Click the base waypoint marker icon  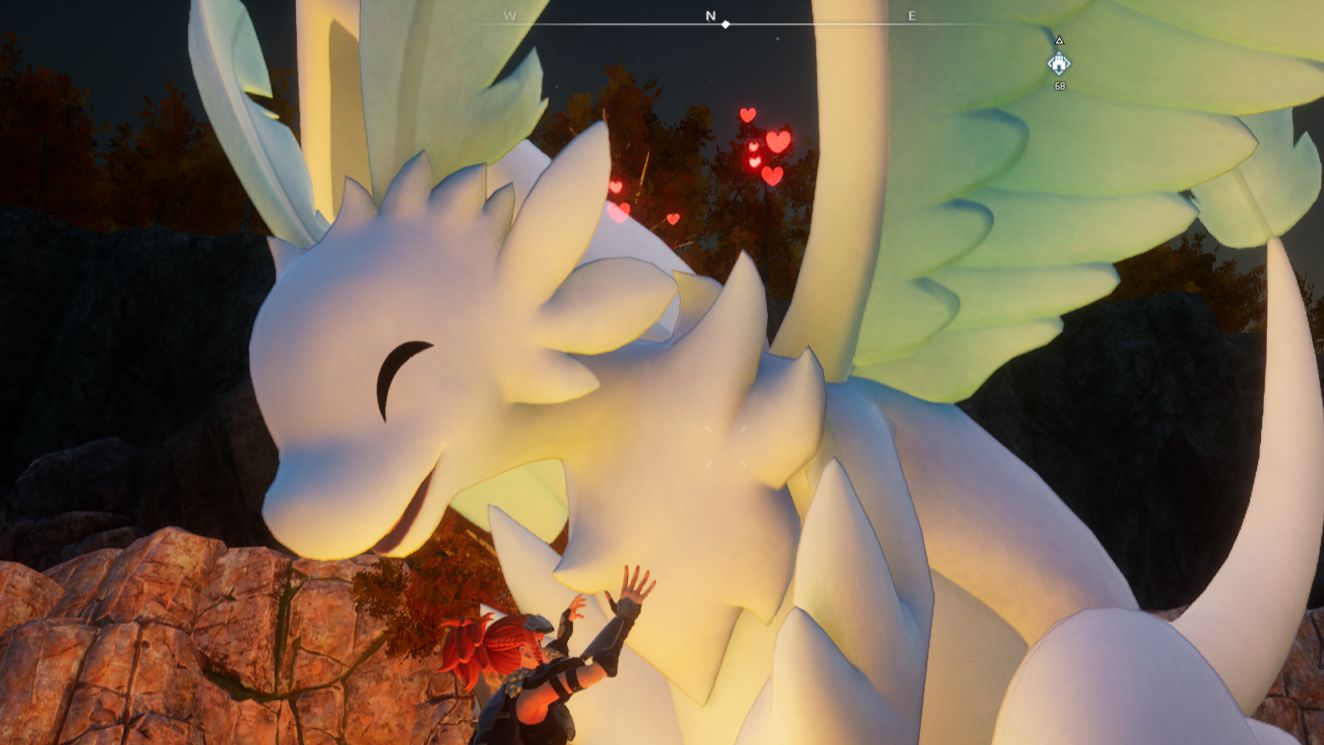pyautogui.click(x=1059, y=64)
